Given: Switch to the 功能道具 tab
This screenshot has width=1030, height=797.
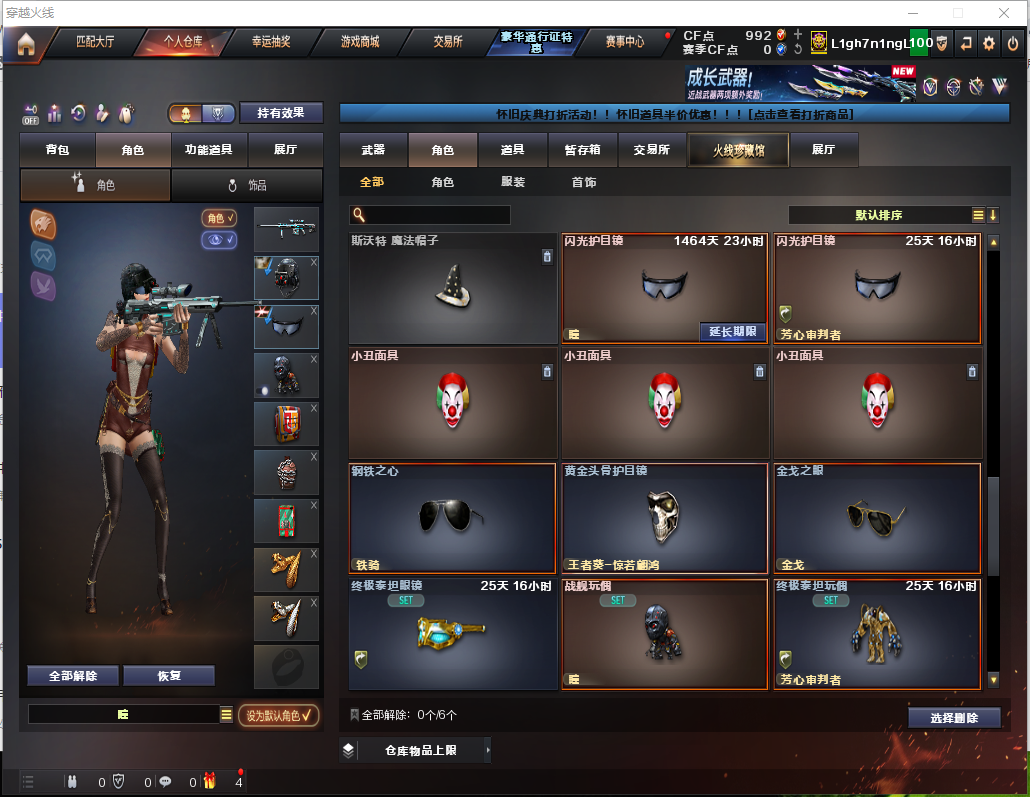Looking at the screenshot, I should click(x=209, y=150).
